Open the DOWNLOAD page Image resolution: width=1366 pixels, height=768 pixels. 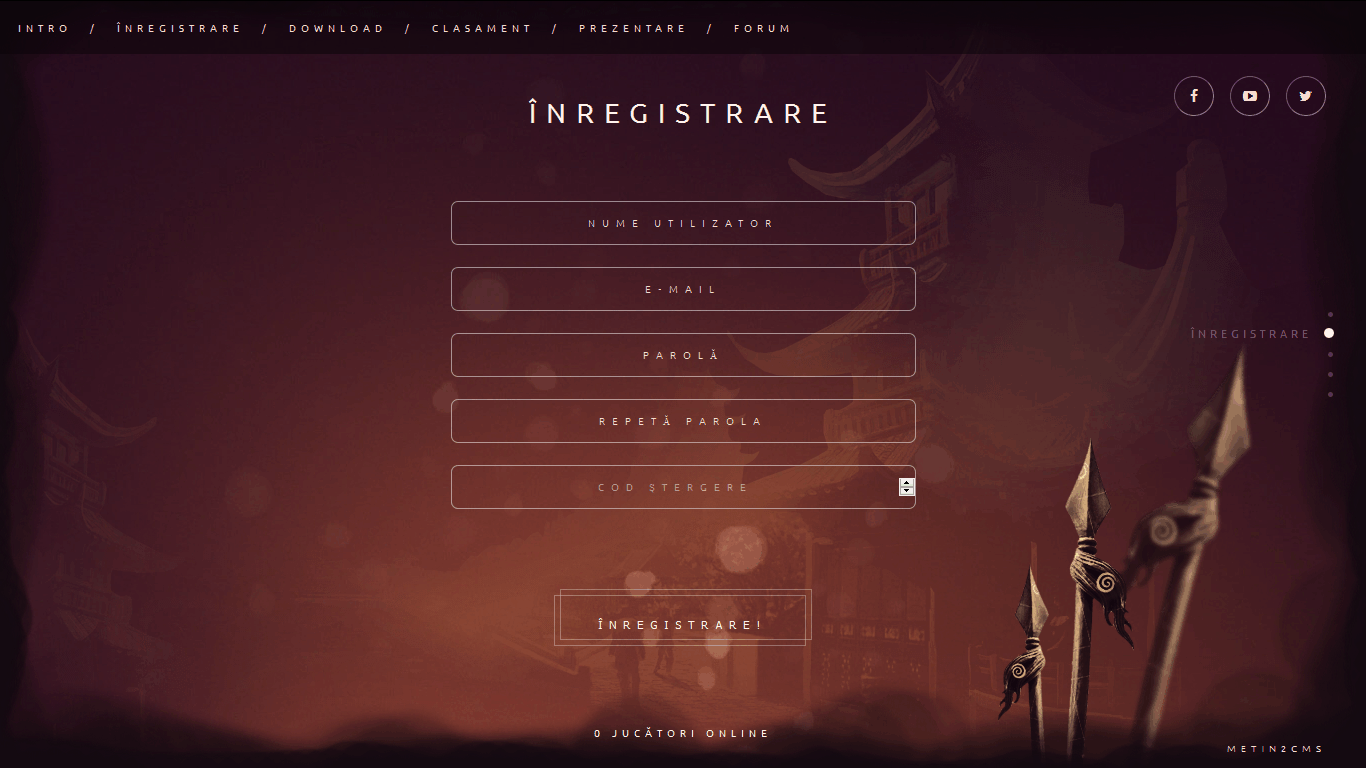click(x=336, y=28)
